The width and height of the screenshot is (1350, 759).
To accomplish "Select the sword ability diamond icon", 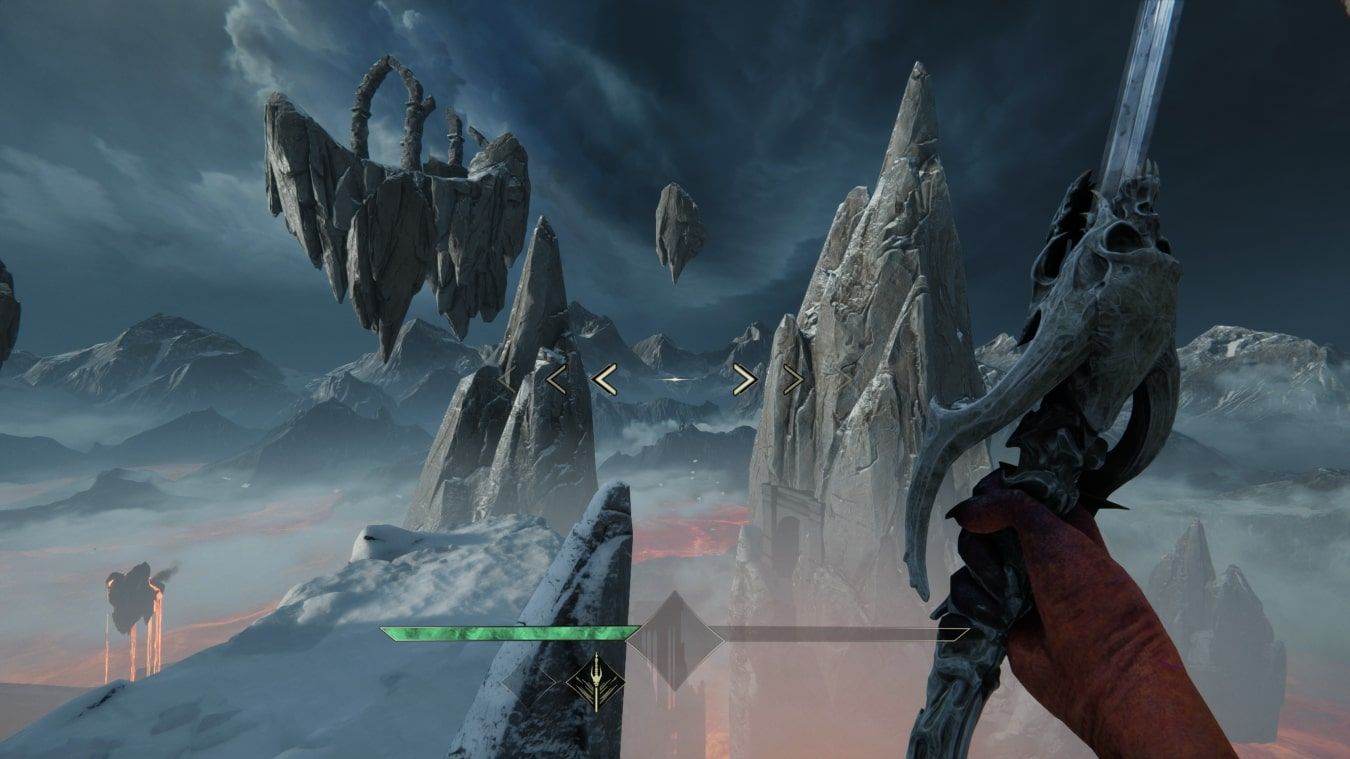I will coord(596,683).
